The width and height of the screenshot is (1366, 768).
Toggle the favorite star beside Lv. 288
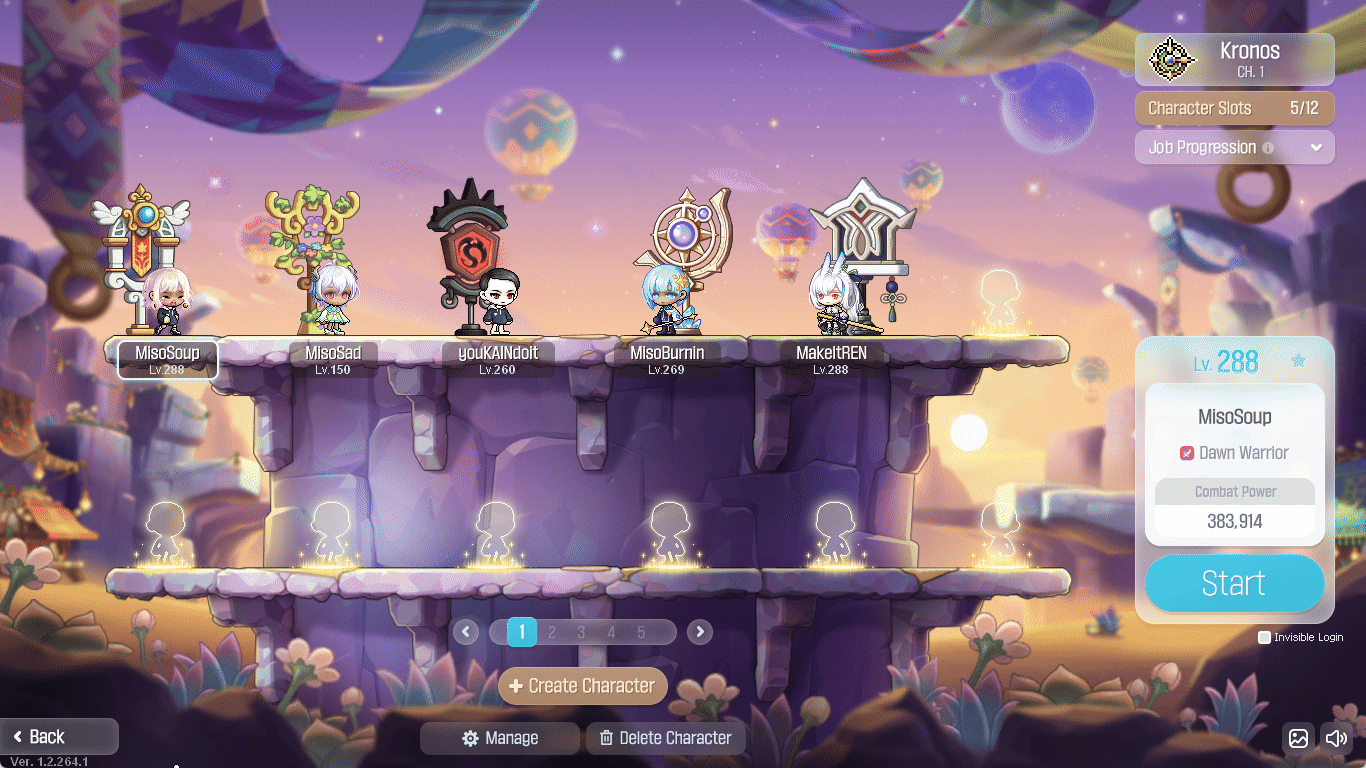point(1298,361)
